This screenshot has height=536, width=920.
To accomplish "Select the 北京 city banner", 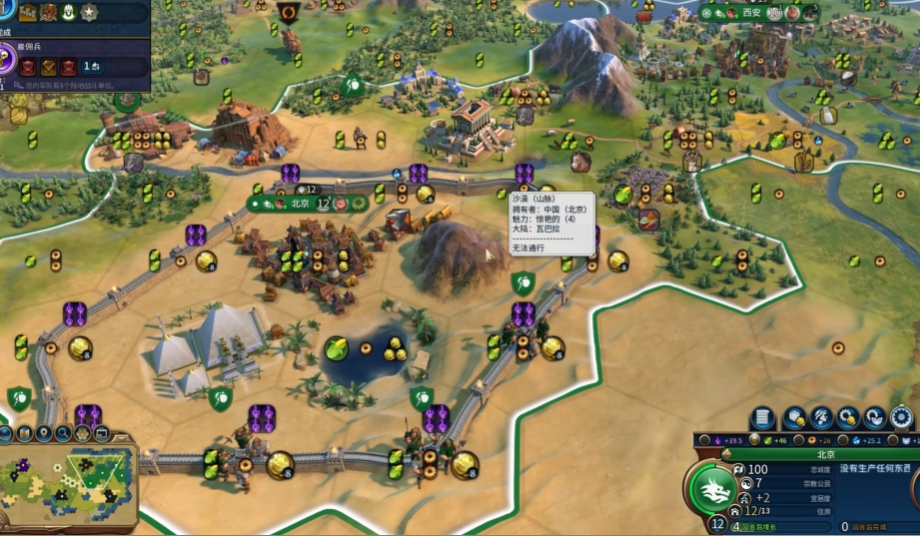I will point(297,203).
